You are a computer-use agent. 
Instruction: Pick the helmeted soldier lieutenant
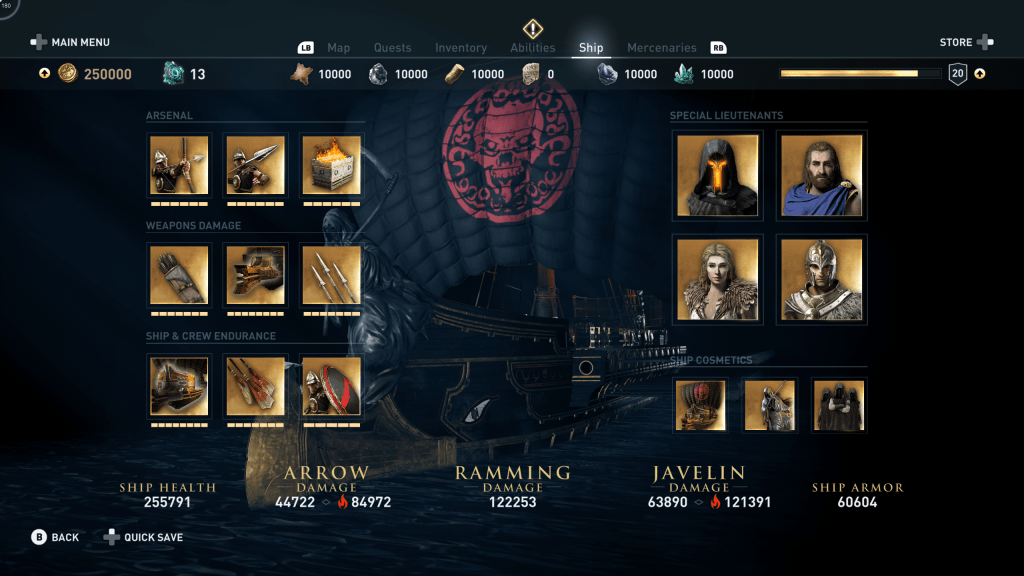[x=821, y=280]
